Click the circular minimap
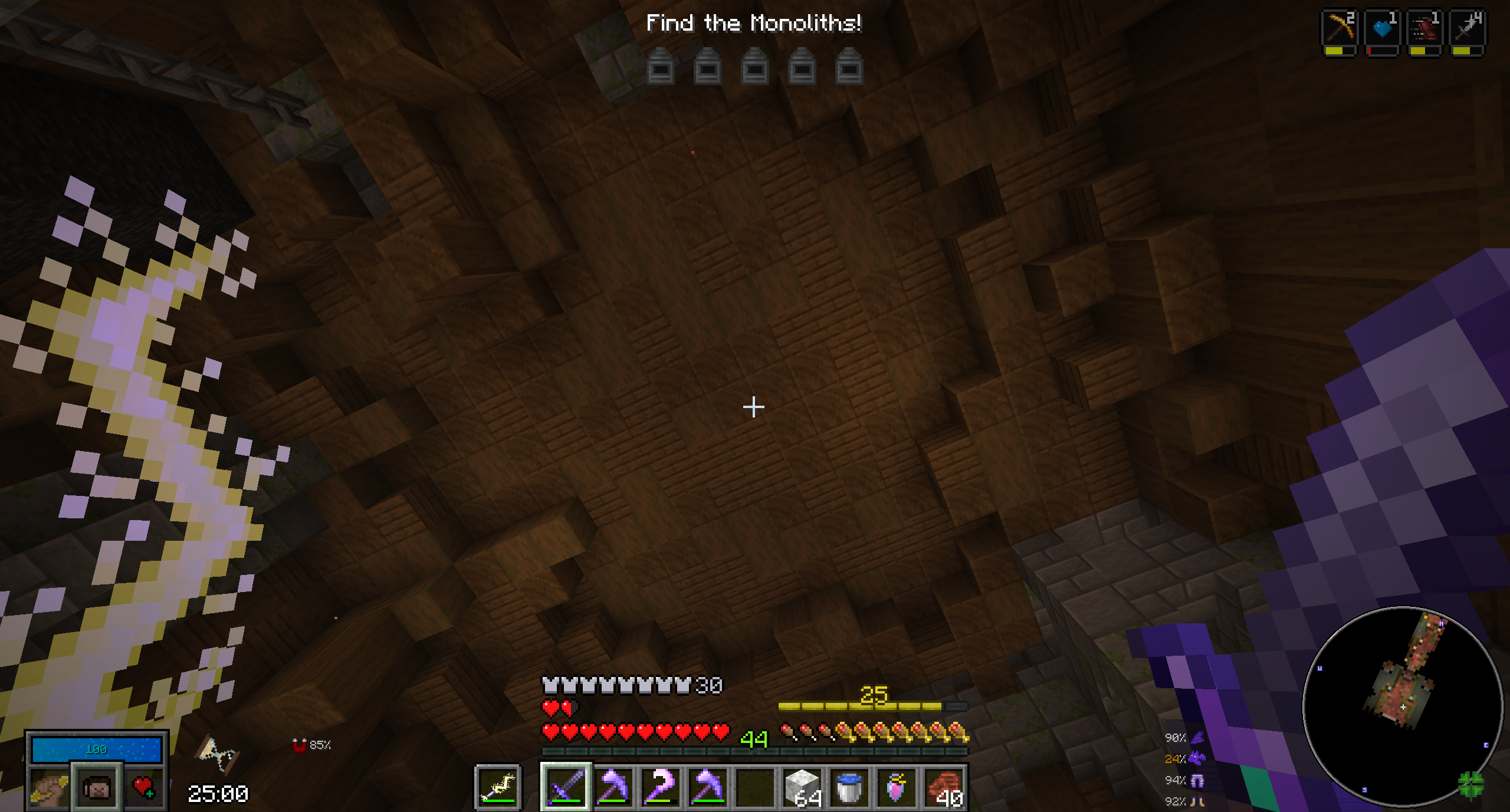1510x812 pixels. coord(1402,708)
